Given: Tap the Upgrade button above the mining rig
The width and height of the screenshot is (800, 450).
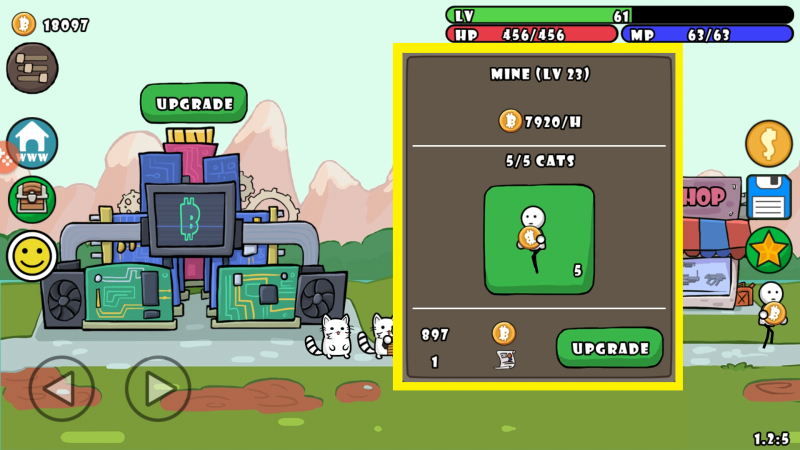Looking at the screenshot, I should (193, 103).
